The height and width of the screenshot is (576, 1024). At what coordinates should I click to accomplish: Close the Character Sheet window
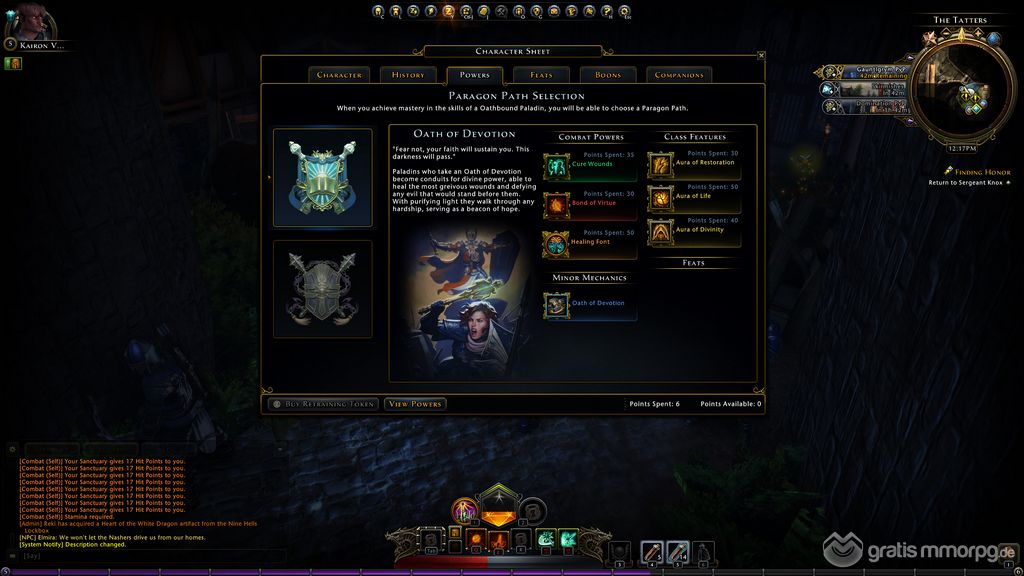pos(761,56)
